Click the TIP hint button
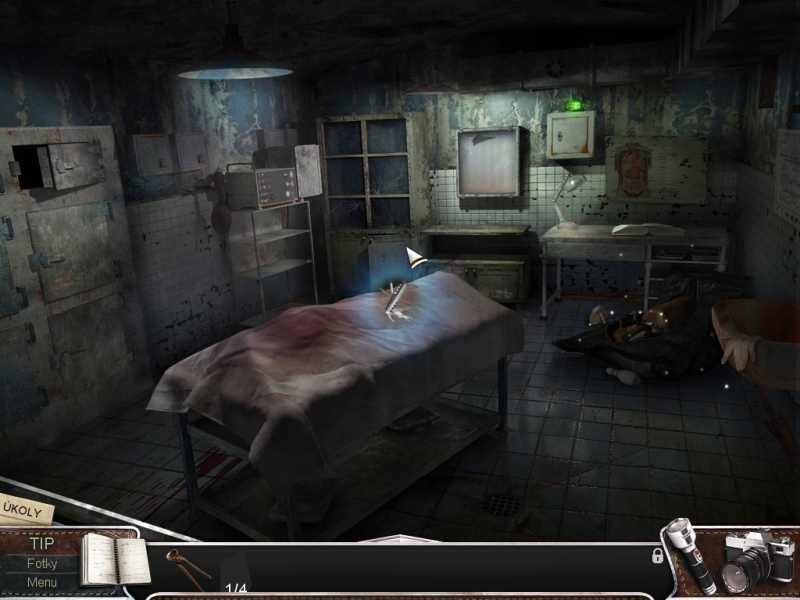The height and width of the screenshot is (600, 800). [42, 545]
